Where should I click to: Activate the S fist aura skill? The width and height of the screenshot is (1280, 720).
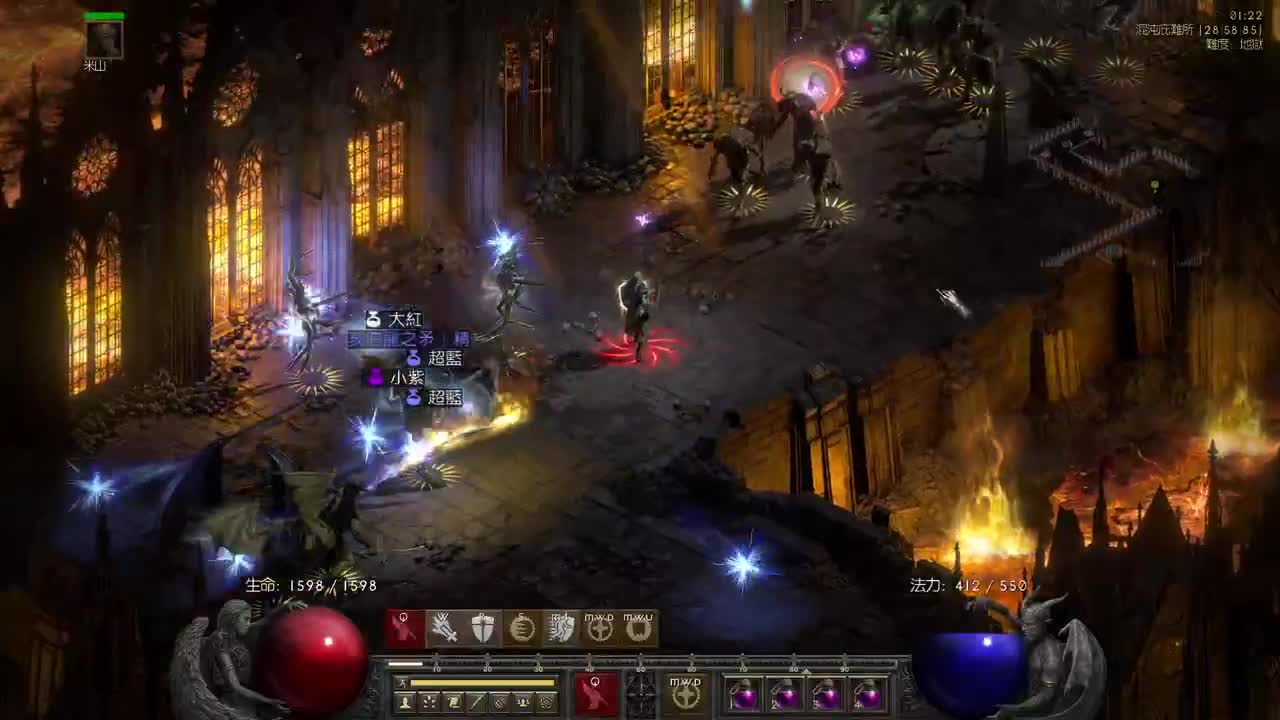[522, 628]
